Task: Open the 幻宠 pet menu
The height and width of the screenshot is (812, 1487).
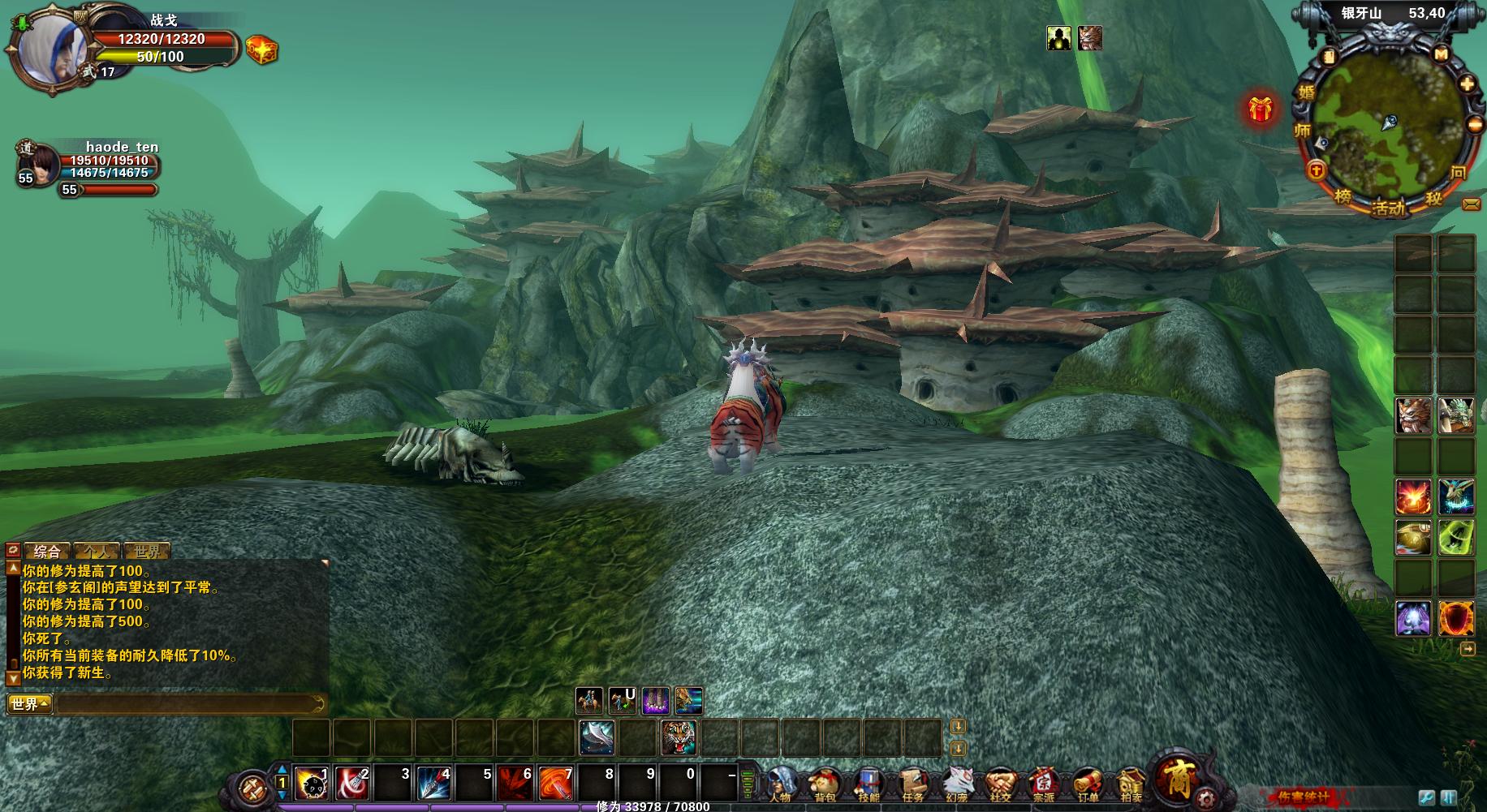Action: tap(956, 784)
